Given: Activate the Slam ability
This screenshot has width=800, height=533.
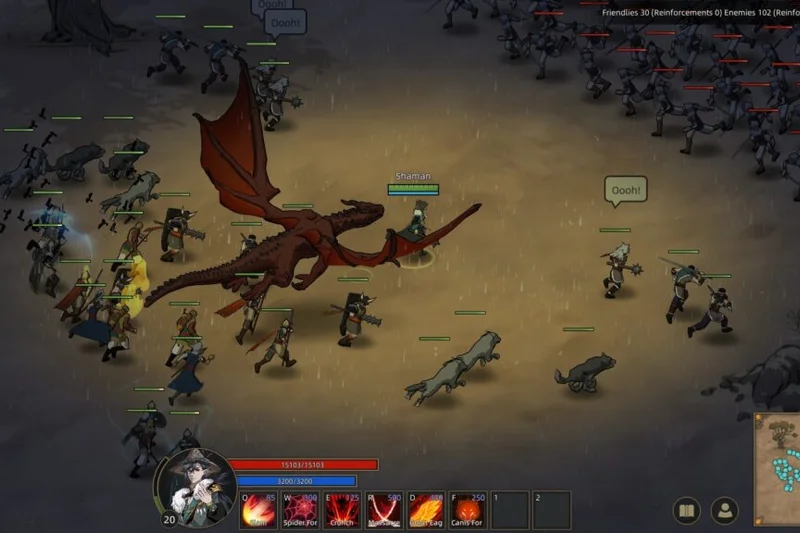Looking at the screenshot, I should point(258,509).
